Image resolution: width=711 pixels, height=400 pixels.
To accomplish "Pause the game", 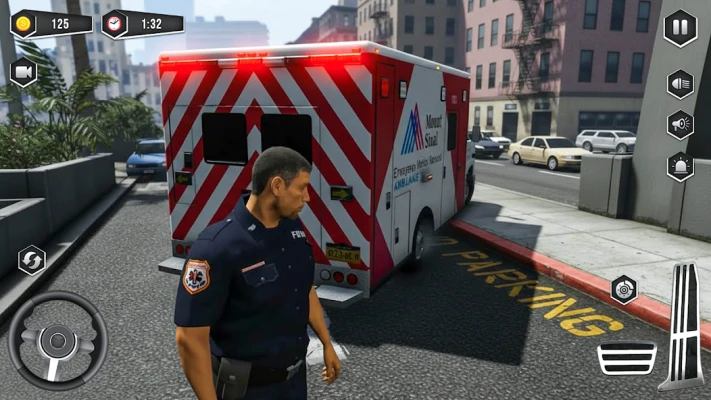I will (680, 27).
